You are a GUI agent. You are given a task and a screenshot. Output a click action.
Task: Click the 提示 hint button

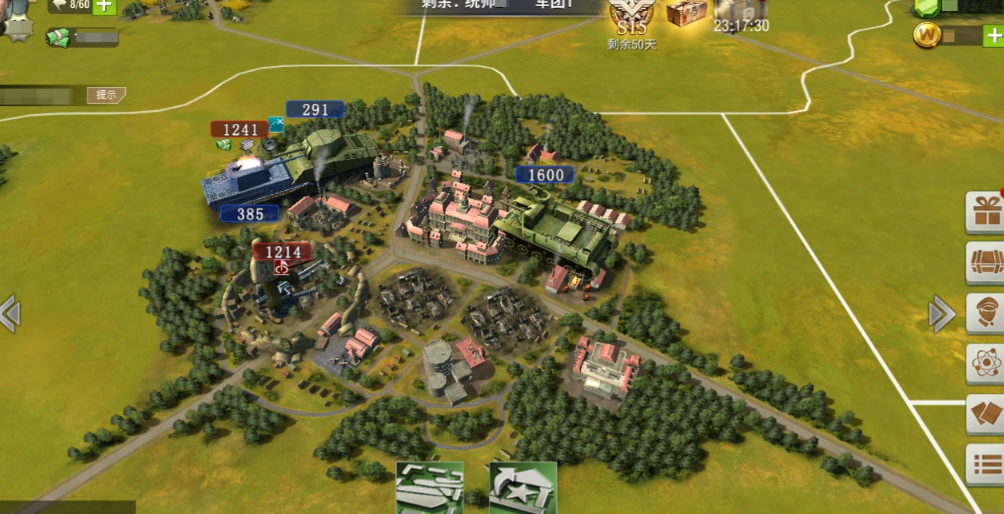[106, 95]
